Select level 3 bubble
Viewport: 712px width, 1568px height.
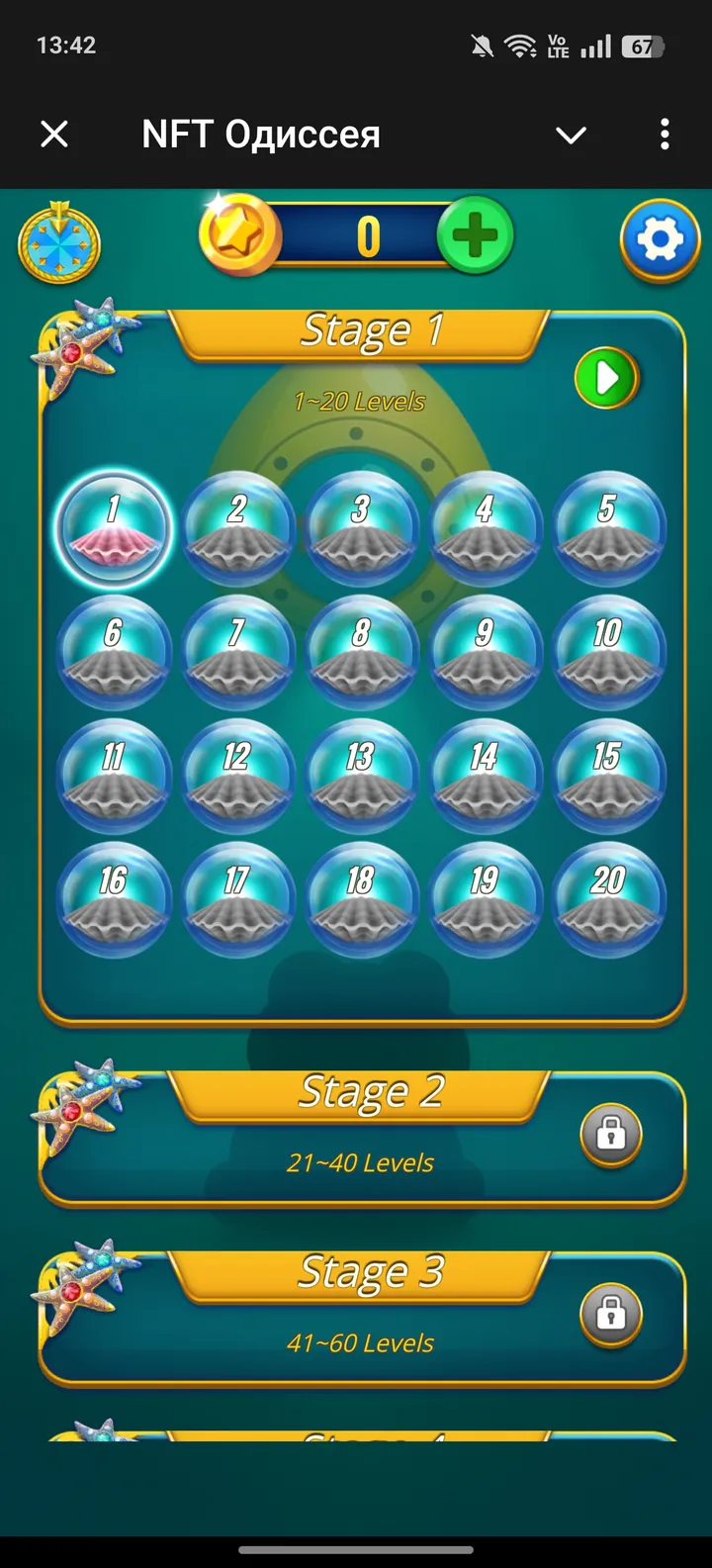click(361, 528)
